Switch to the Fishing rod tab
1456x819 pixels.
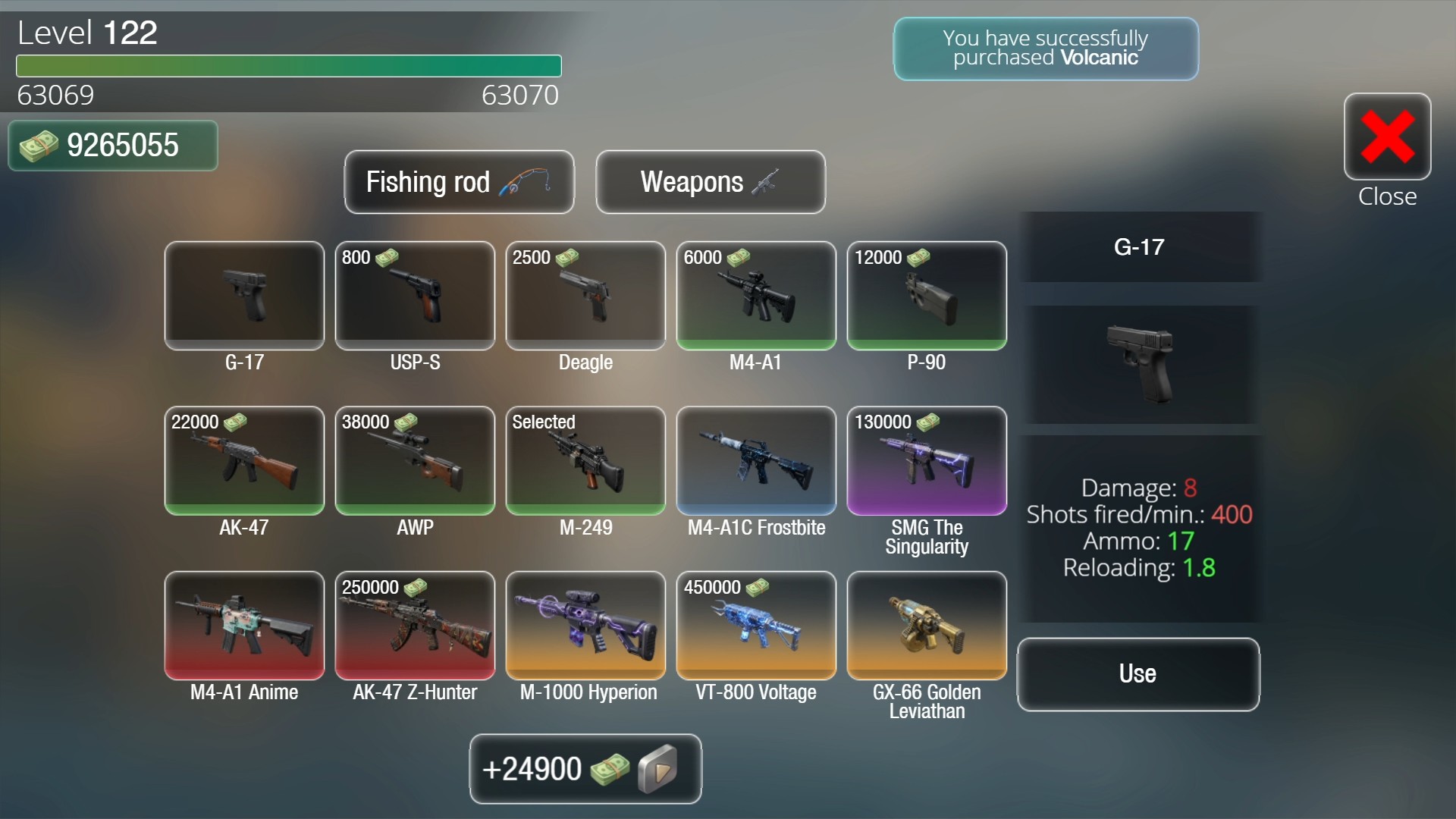coord(459,182)
